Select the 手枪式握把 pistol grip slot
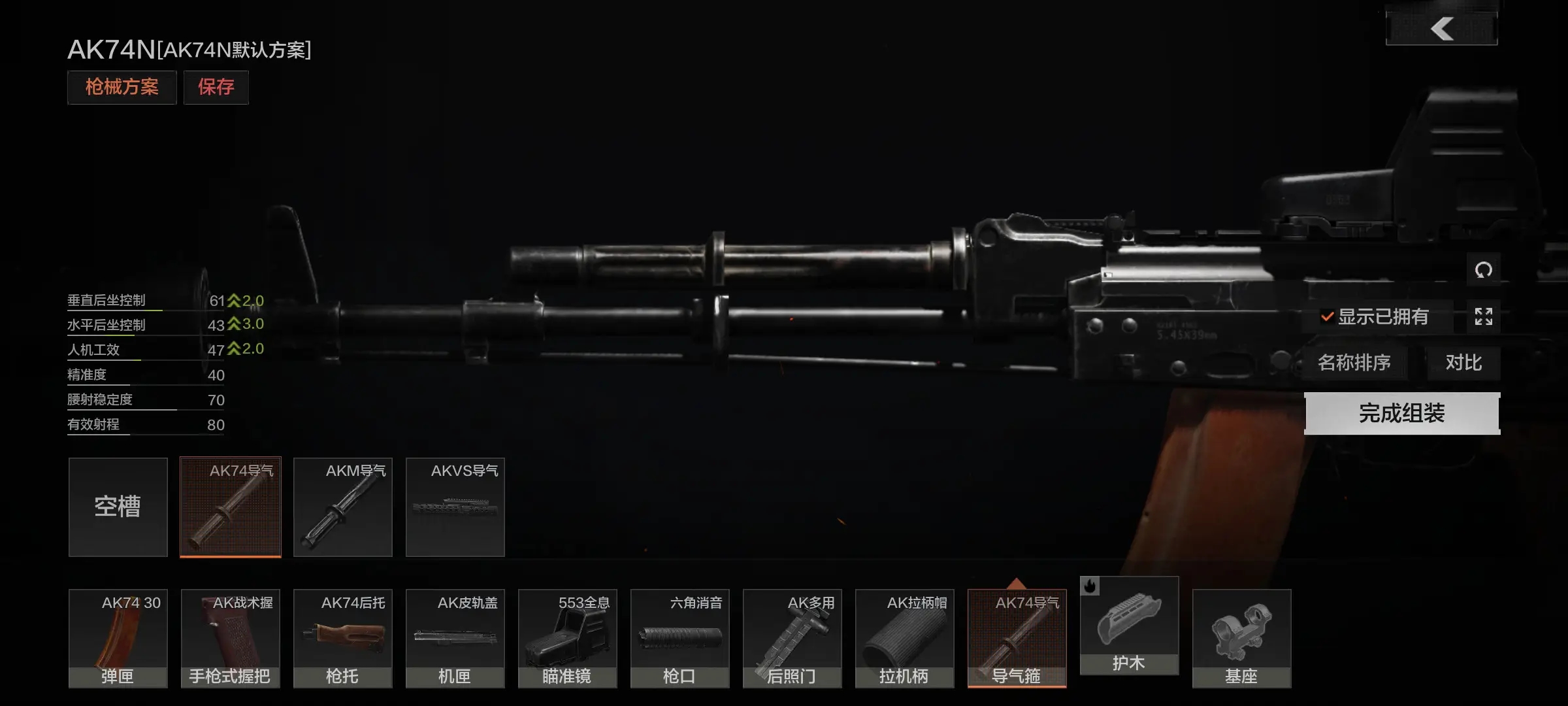Screen dimensions: 1568x706 (x=231, y=639)
